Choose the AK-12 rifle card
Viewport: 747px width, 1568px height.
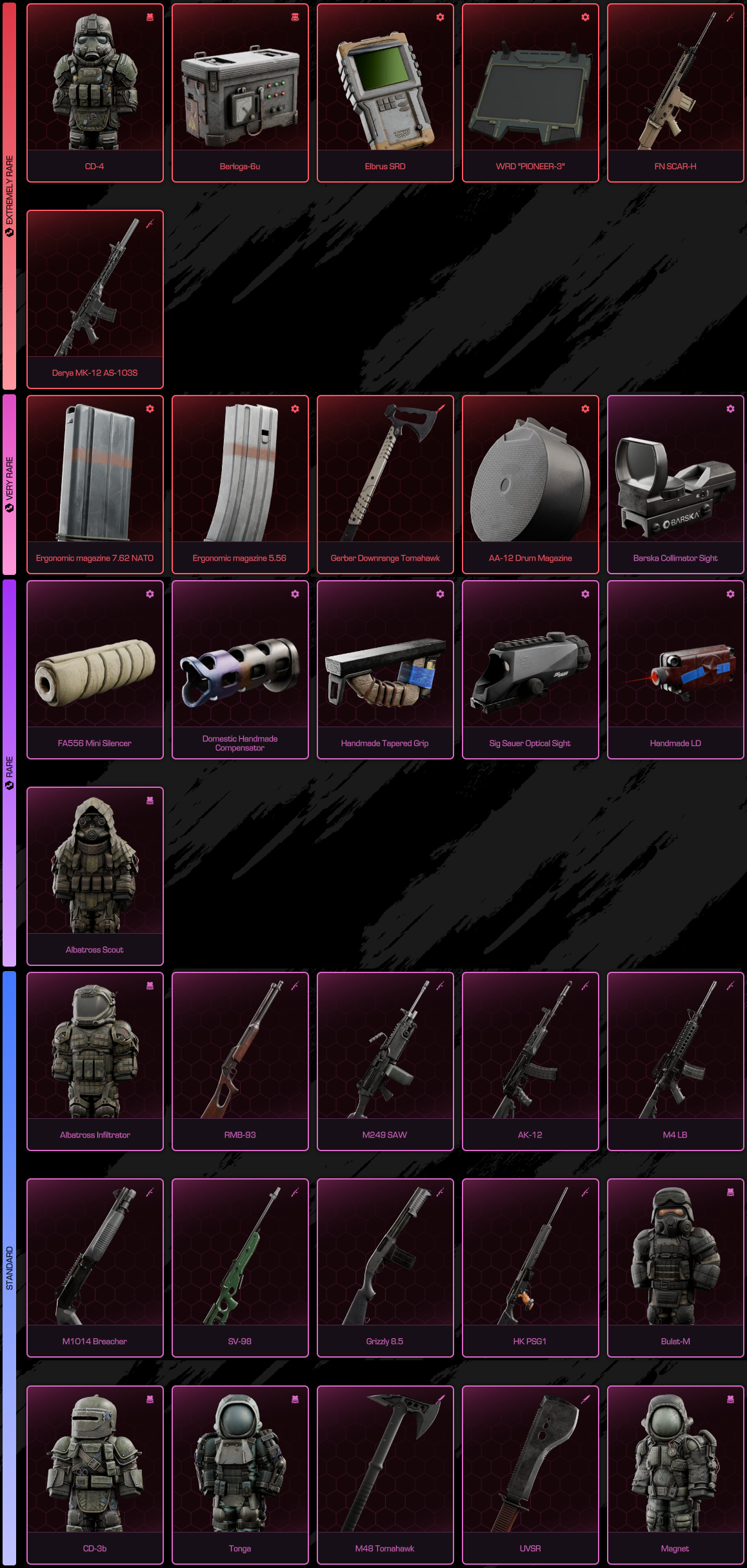[530, 1061]
